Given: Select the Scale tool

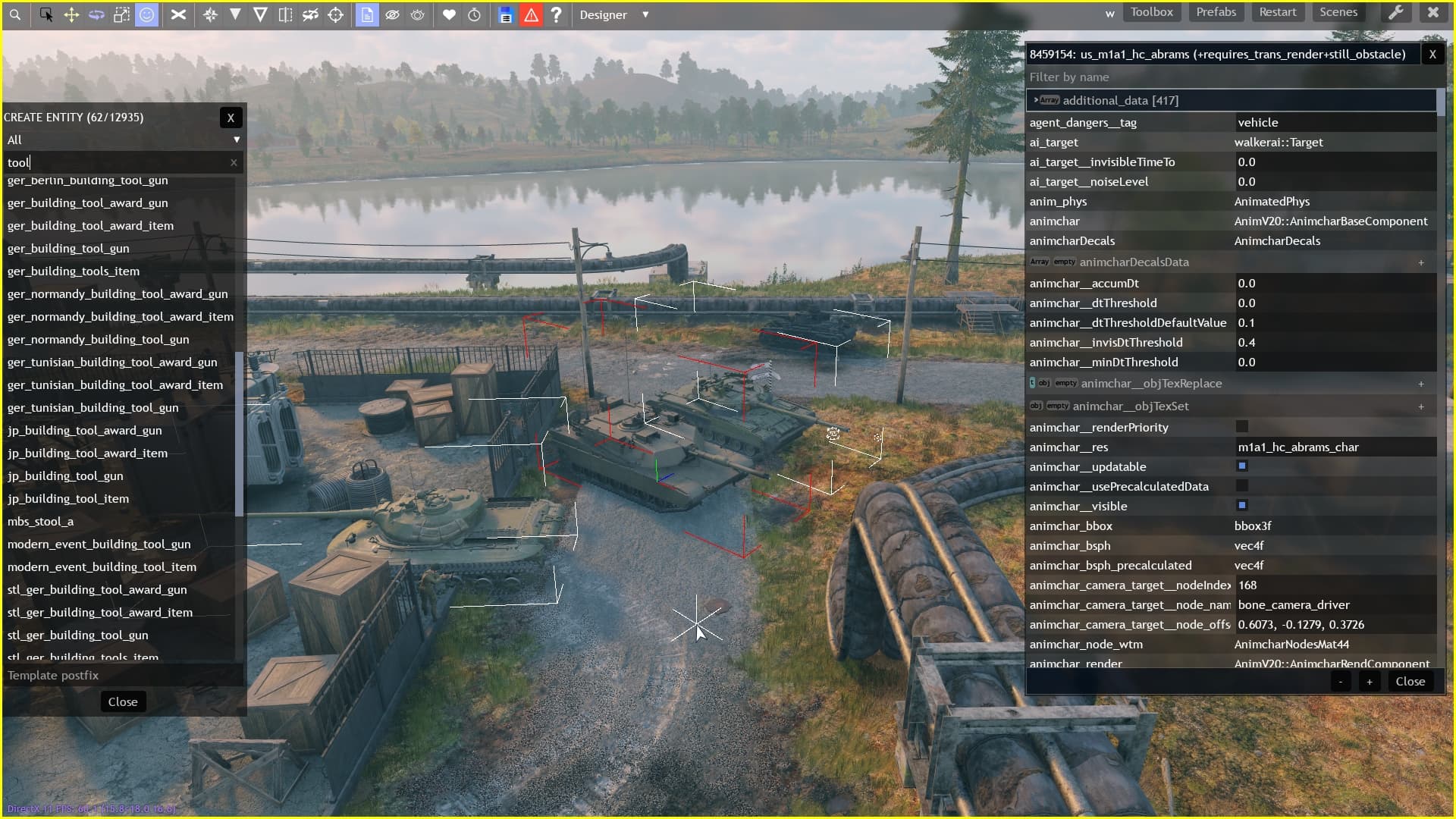Looking at the screenshot, I should 121,14.
